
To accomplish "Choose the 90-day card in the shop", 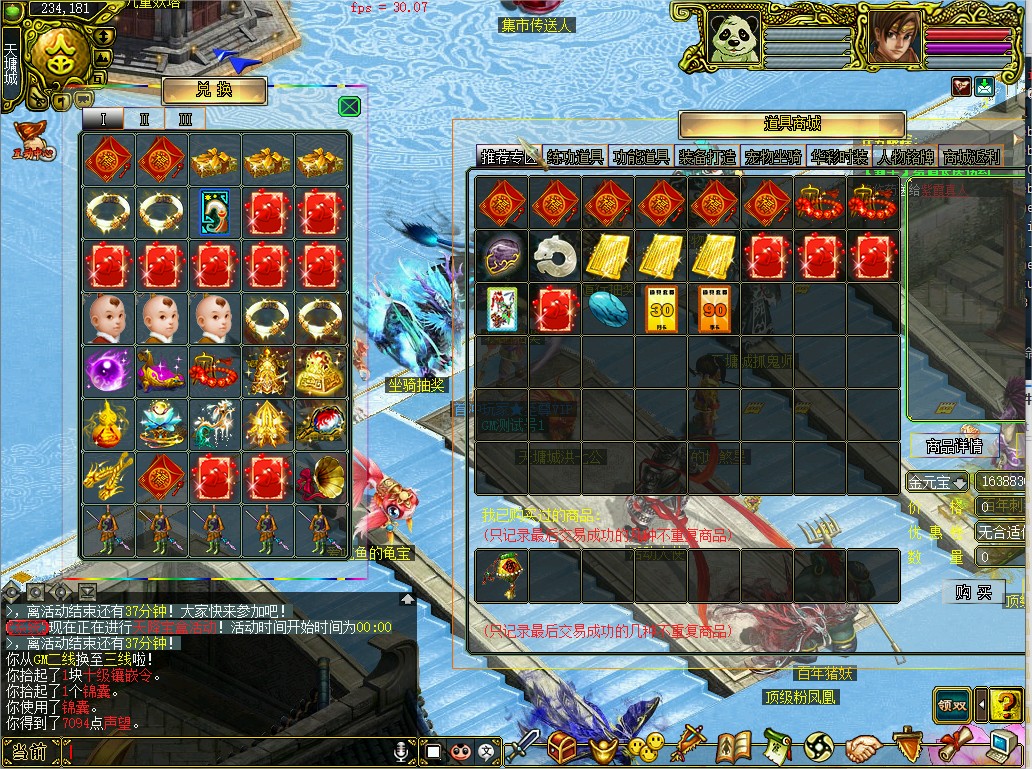I will click(x=716, y=309).
